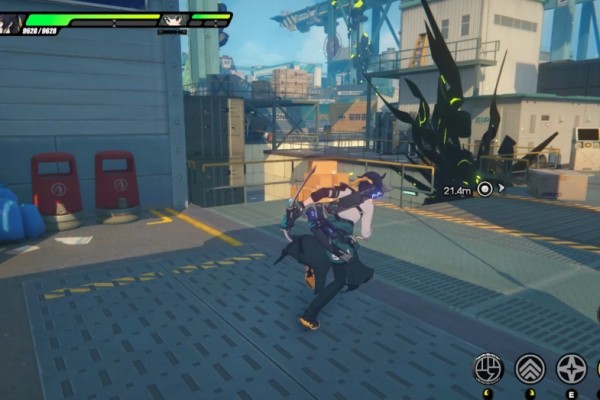The height and width of the screenshot is (400, 600).
Task: Switch to the second squad member portrait
Action: (x=173, y=19)
